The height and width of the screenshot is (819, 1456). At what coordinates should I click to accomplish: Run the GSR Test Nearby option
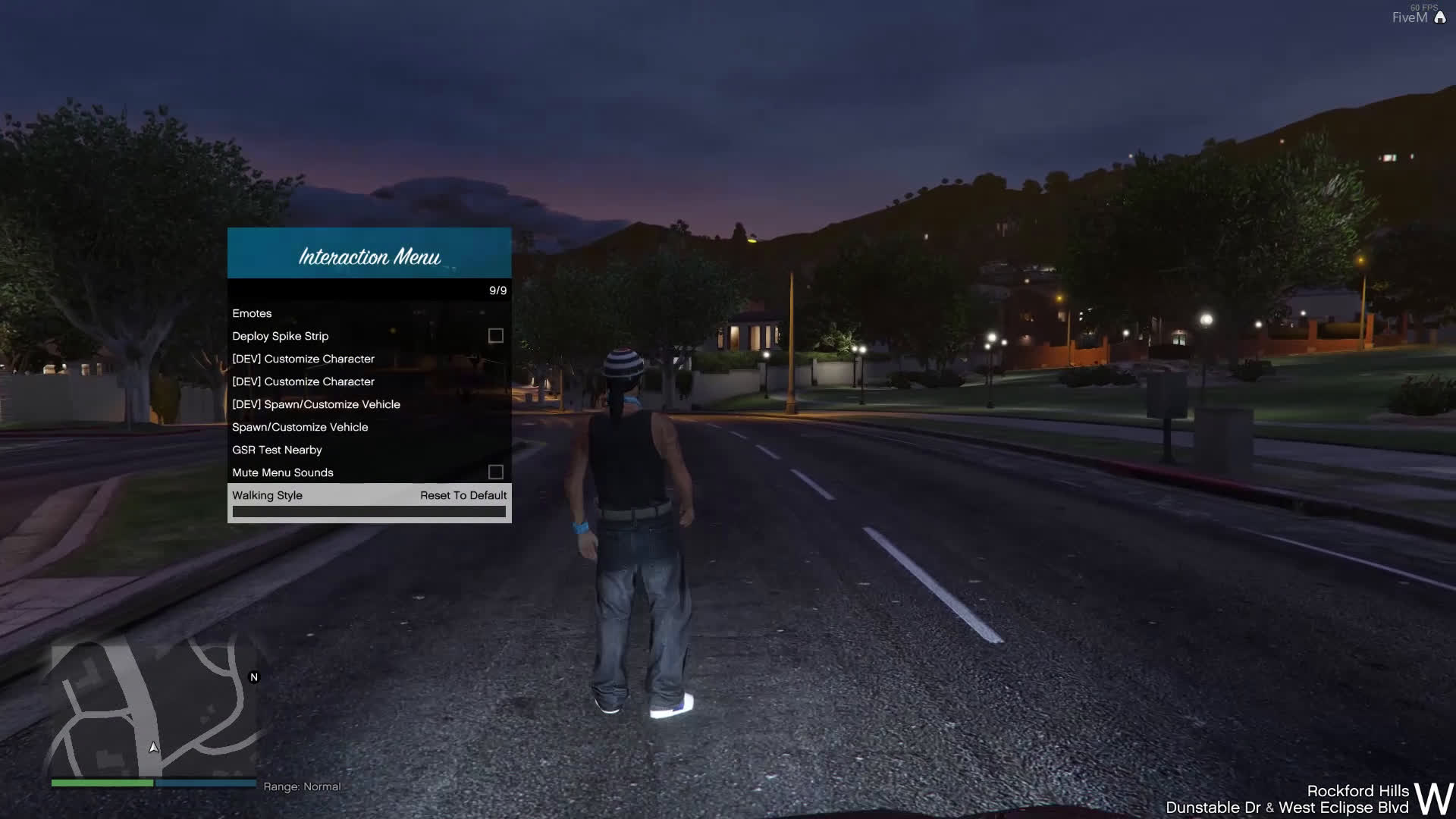click(x=278, y=450)
